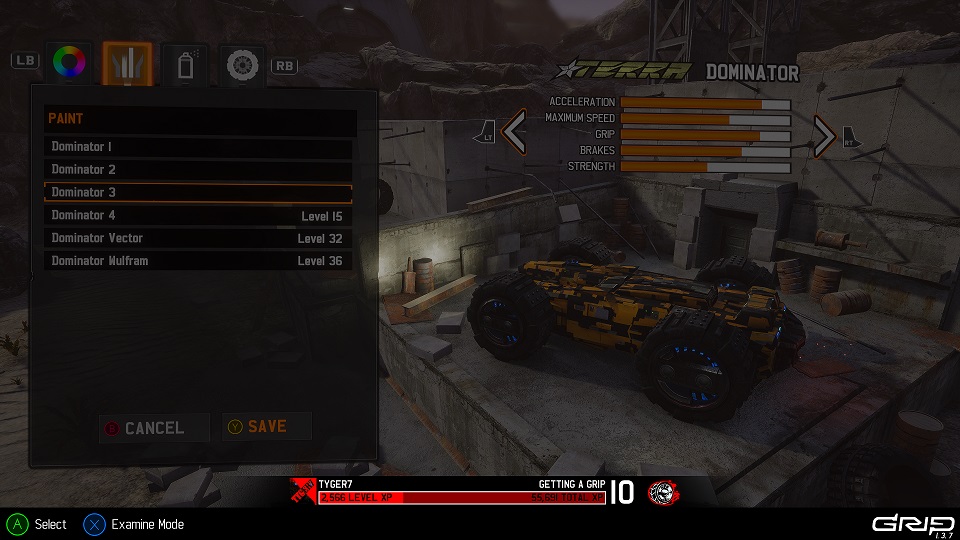
Task: Pick the Dominator 4 paint option
Action: click(x=198, y=216)
